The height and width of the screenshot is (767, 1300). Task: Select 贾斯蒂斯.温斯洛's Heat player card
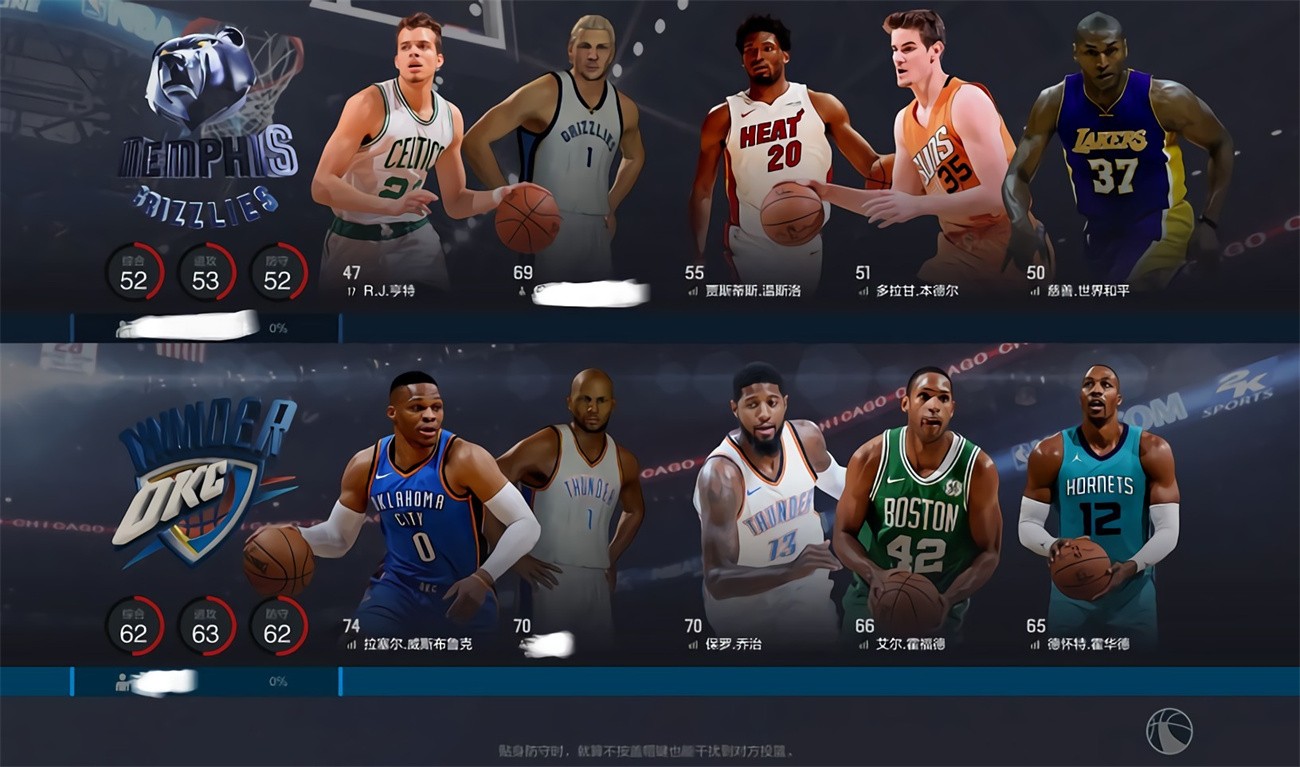click(780, 150)
